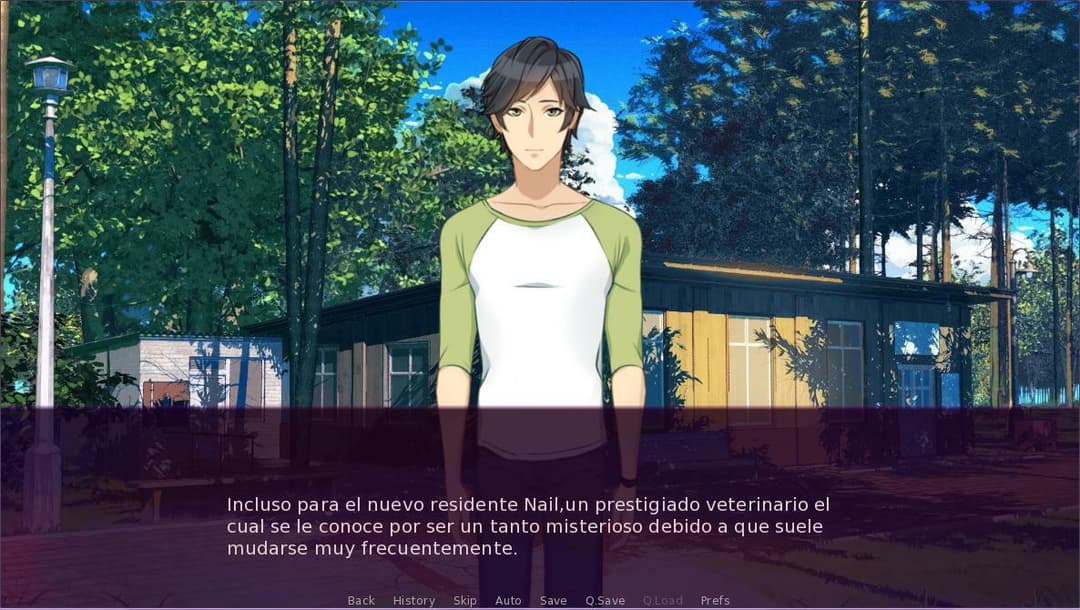Image resolution: width=1080 pixels, height=610 pixels.
Task: Click Q.Save to quick save
Action: pos(605,600)
